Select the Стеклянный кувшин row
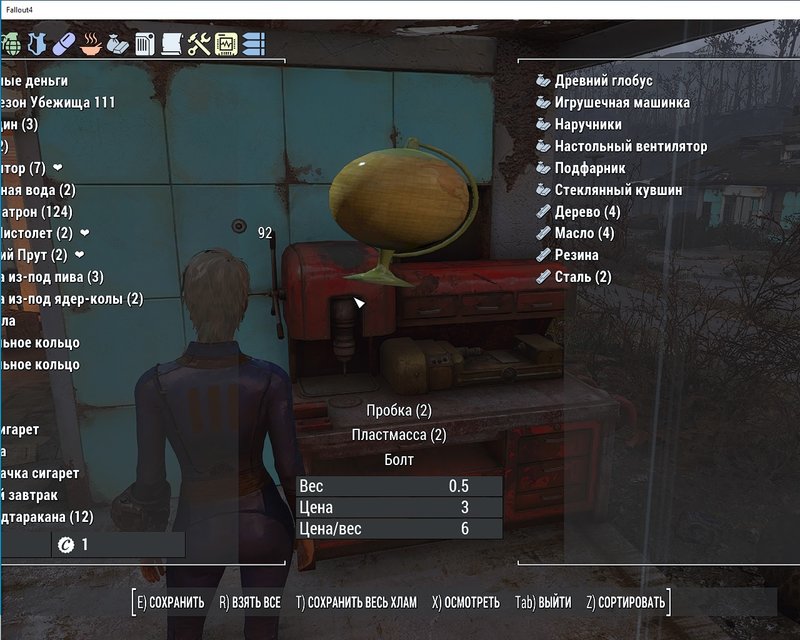Viewport: 800px width, 640px height. [x=619, y=190]
